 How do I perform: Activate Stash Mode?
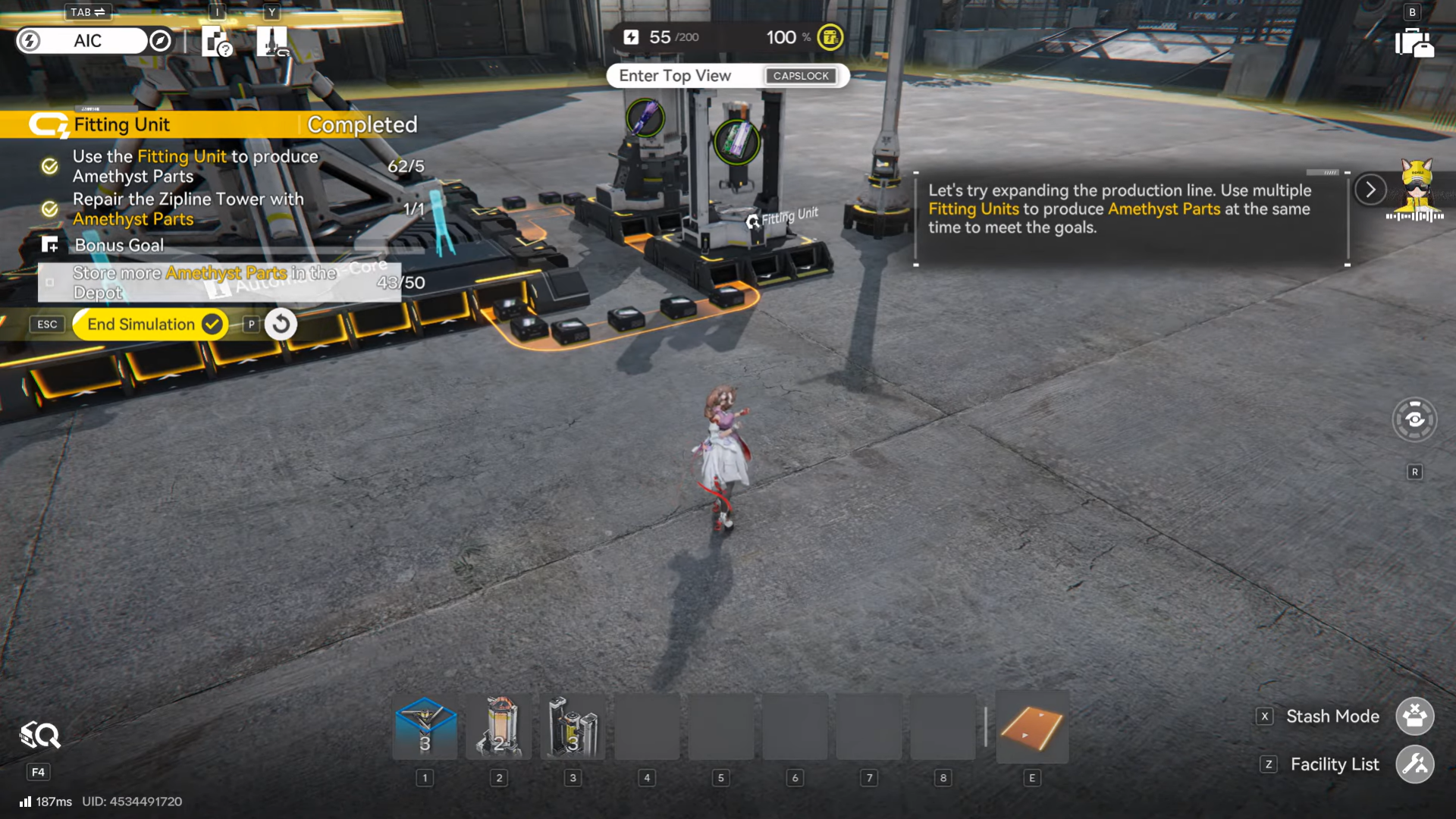(x=1414, y=717)
